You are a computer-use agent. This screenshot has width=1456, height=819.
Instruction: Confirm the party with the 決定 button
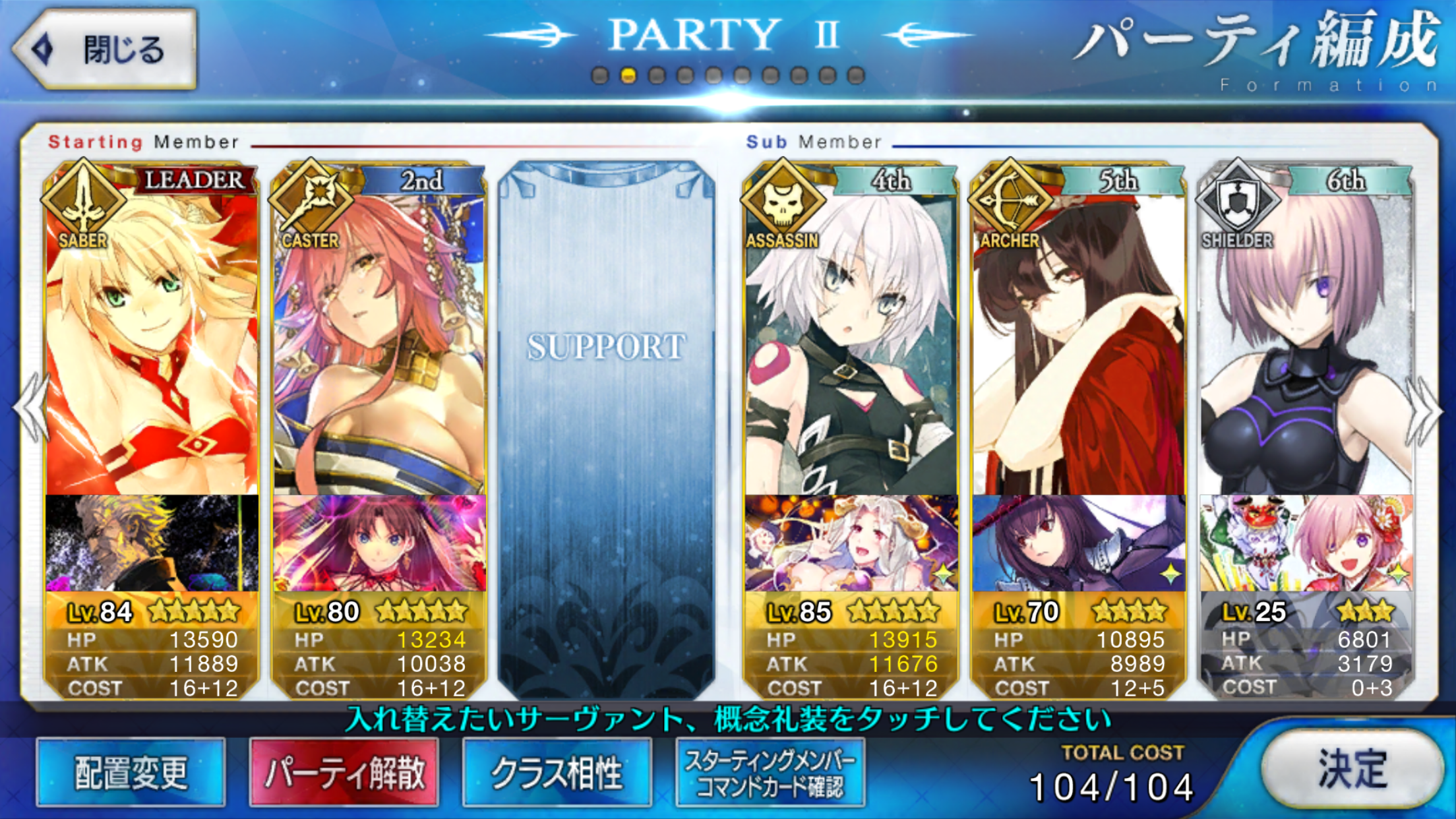click(x=1352, y=769)
